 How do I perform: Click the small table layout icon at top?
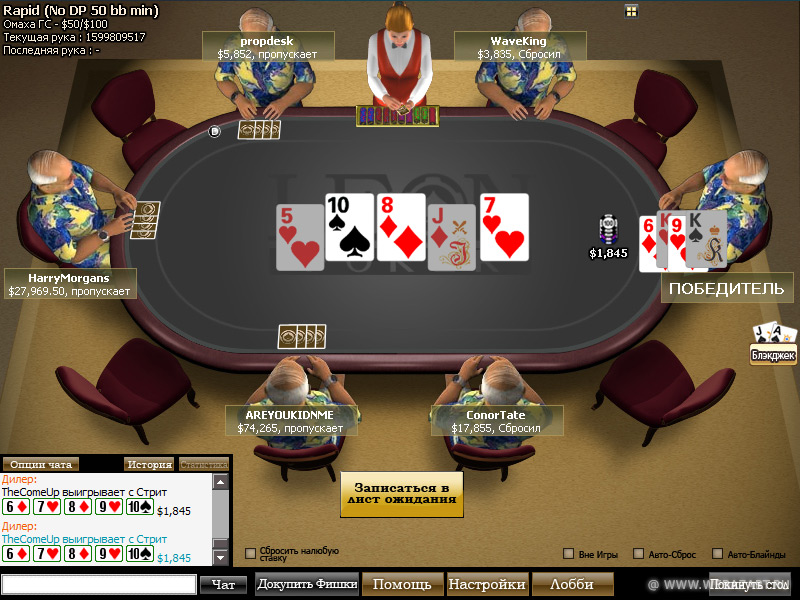pyautogui.click(x=631, y=11)
